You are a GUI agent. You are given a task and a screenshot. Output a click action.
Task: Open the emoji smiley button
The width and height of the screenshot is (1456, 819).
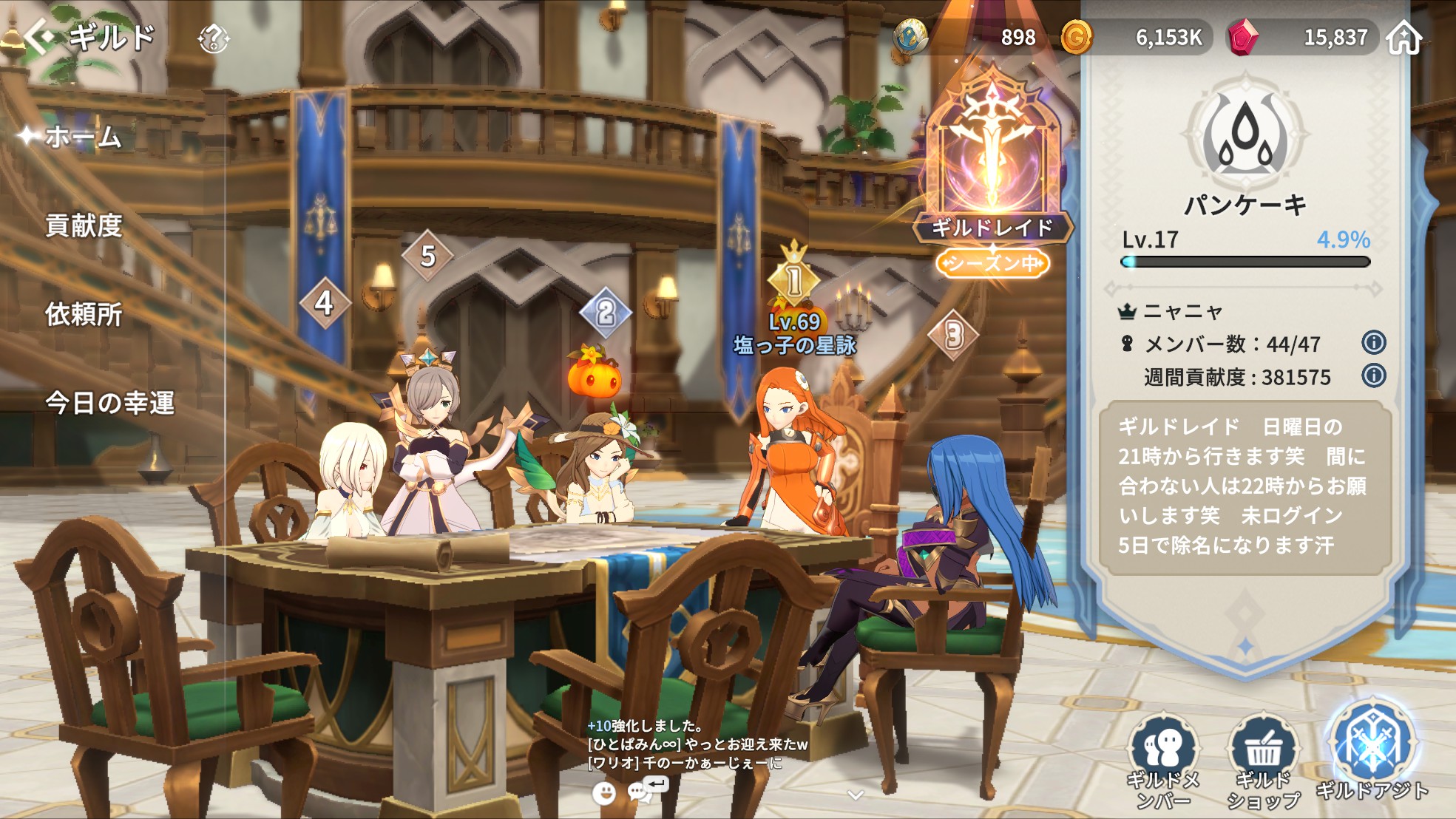[x=604, y=794]
